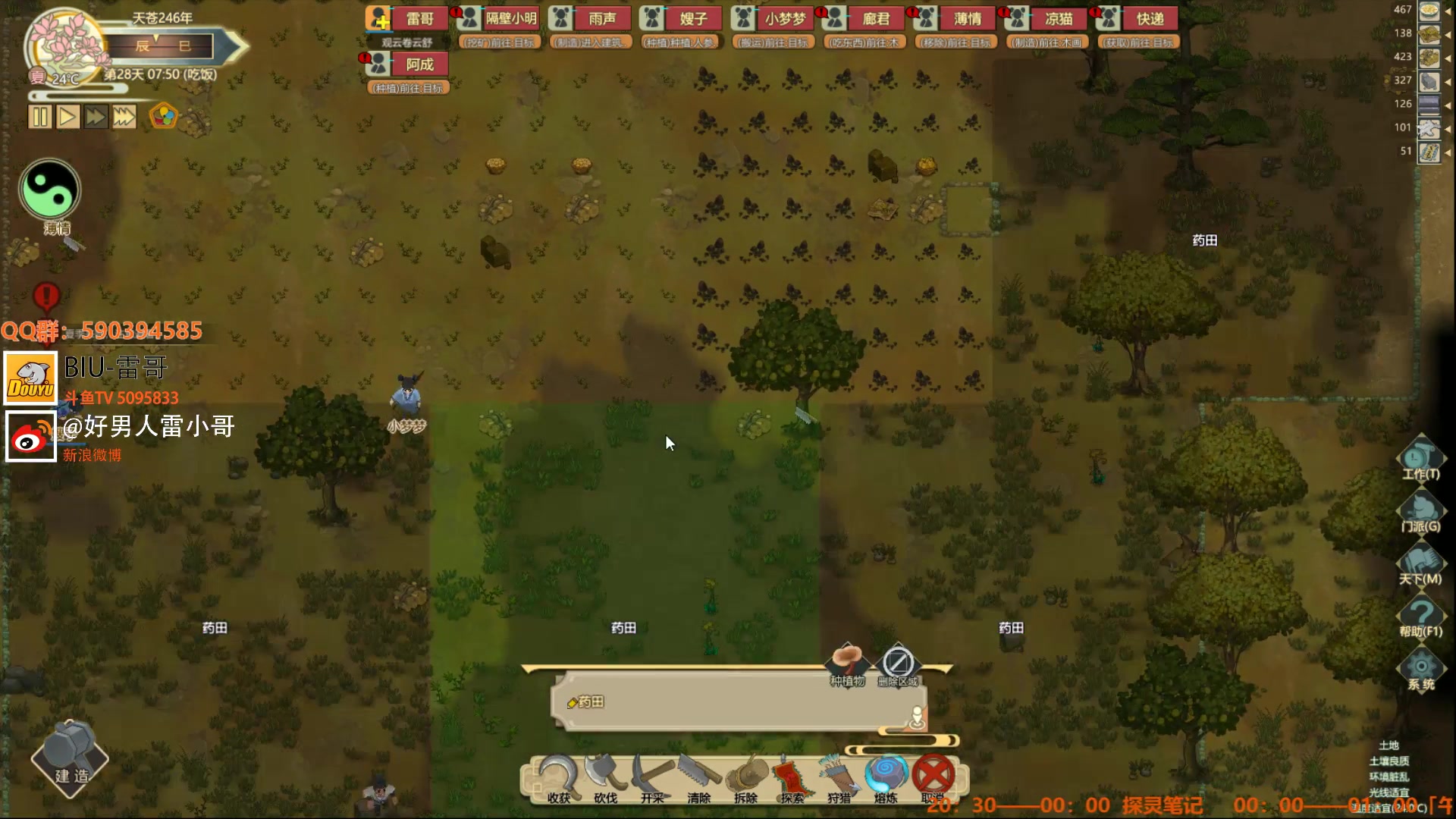1456x819 pixels.
Task: Click 删除区域 to delete the zone
Action: point(898,664)
